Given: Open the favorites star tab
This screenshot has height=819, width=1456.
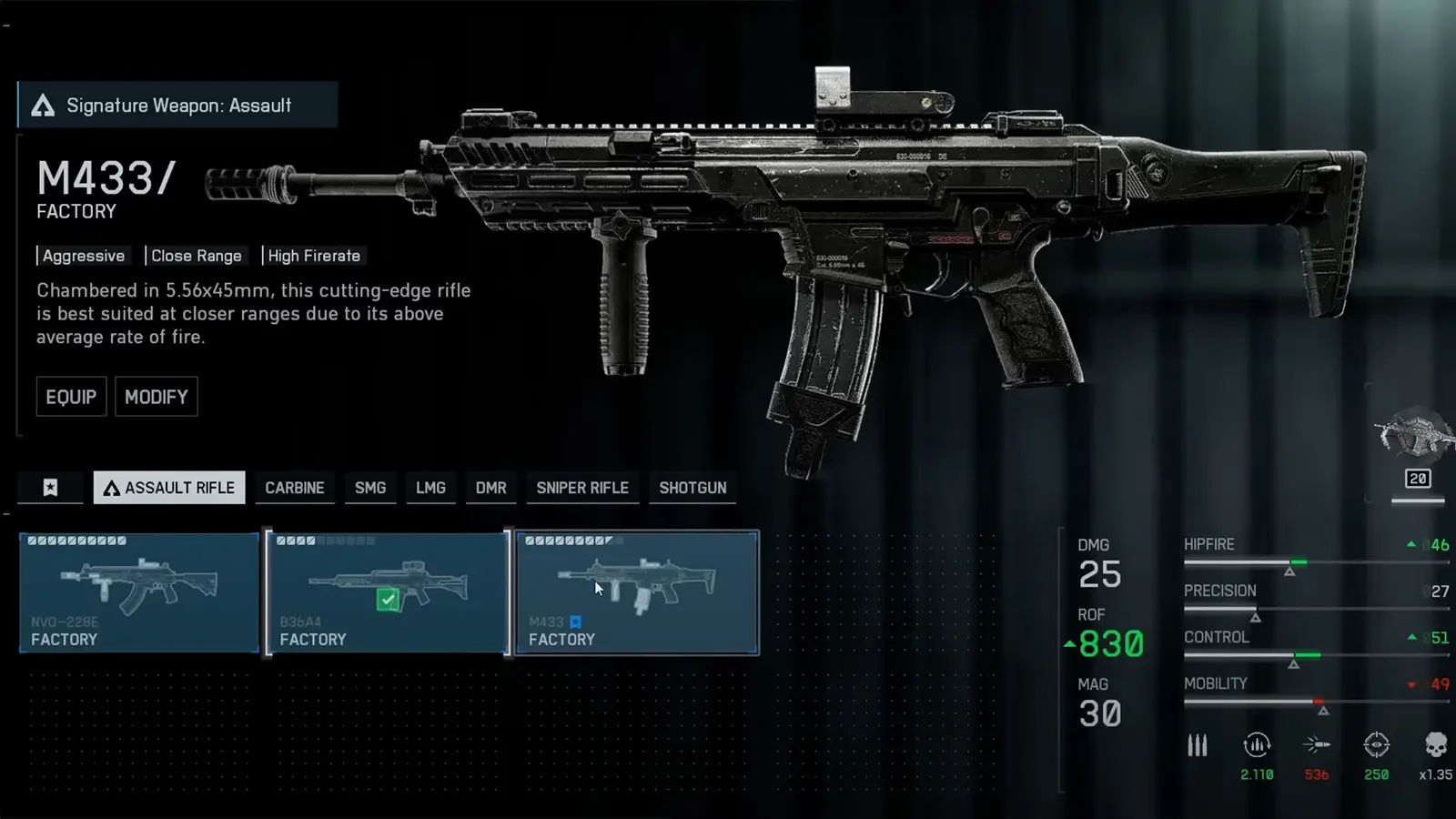Looking at the screenshot, I should [x=51, y=488].
